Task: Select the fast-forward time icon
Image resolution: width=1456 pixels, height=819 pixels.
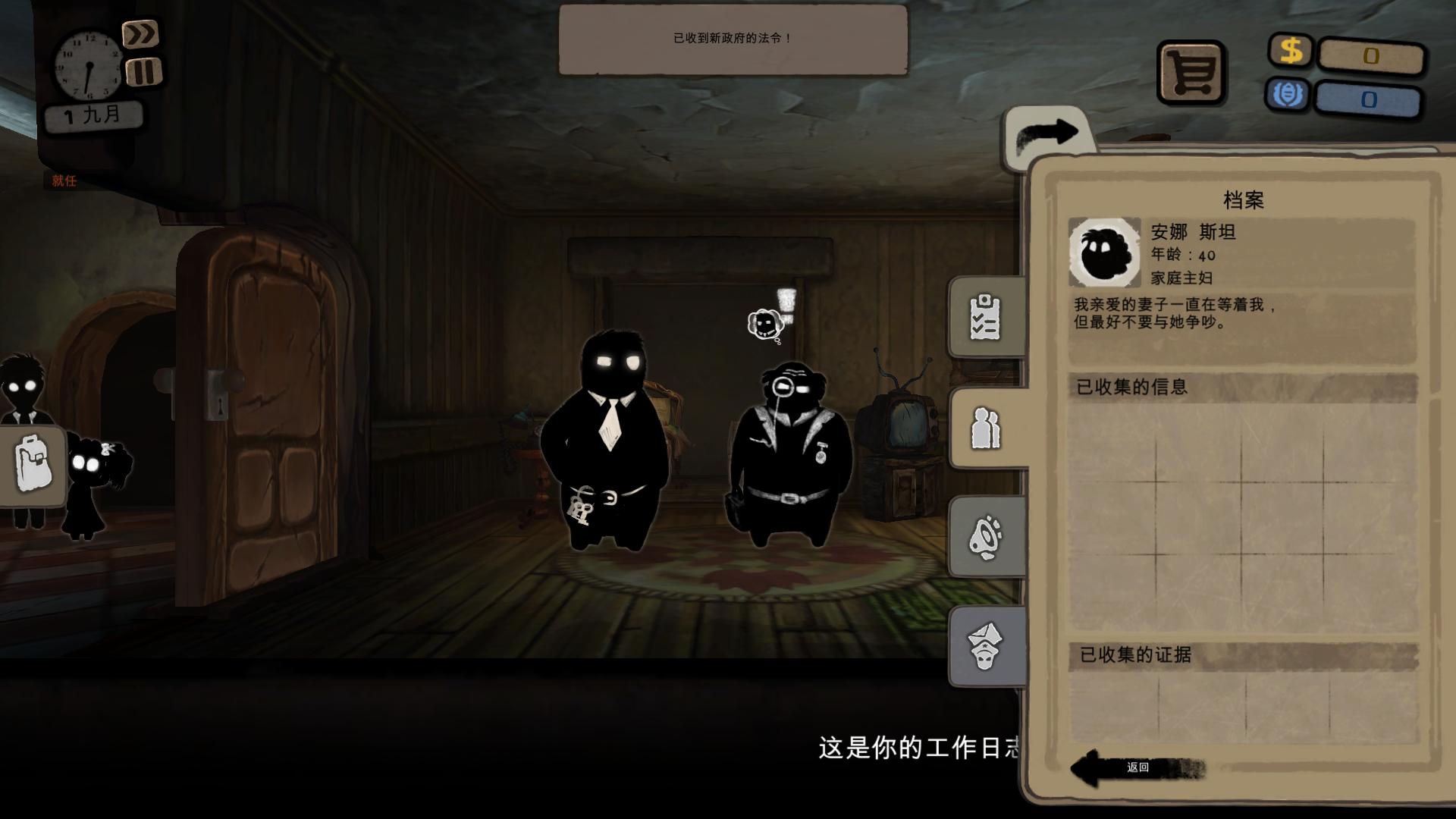Action: [x=141, y=34]
